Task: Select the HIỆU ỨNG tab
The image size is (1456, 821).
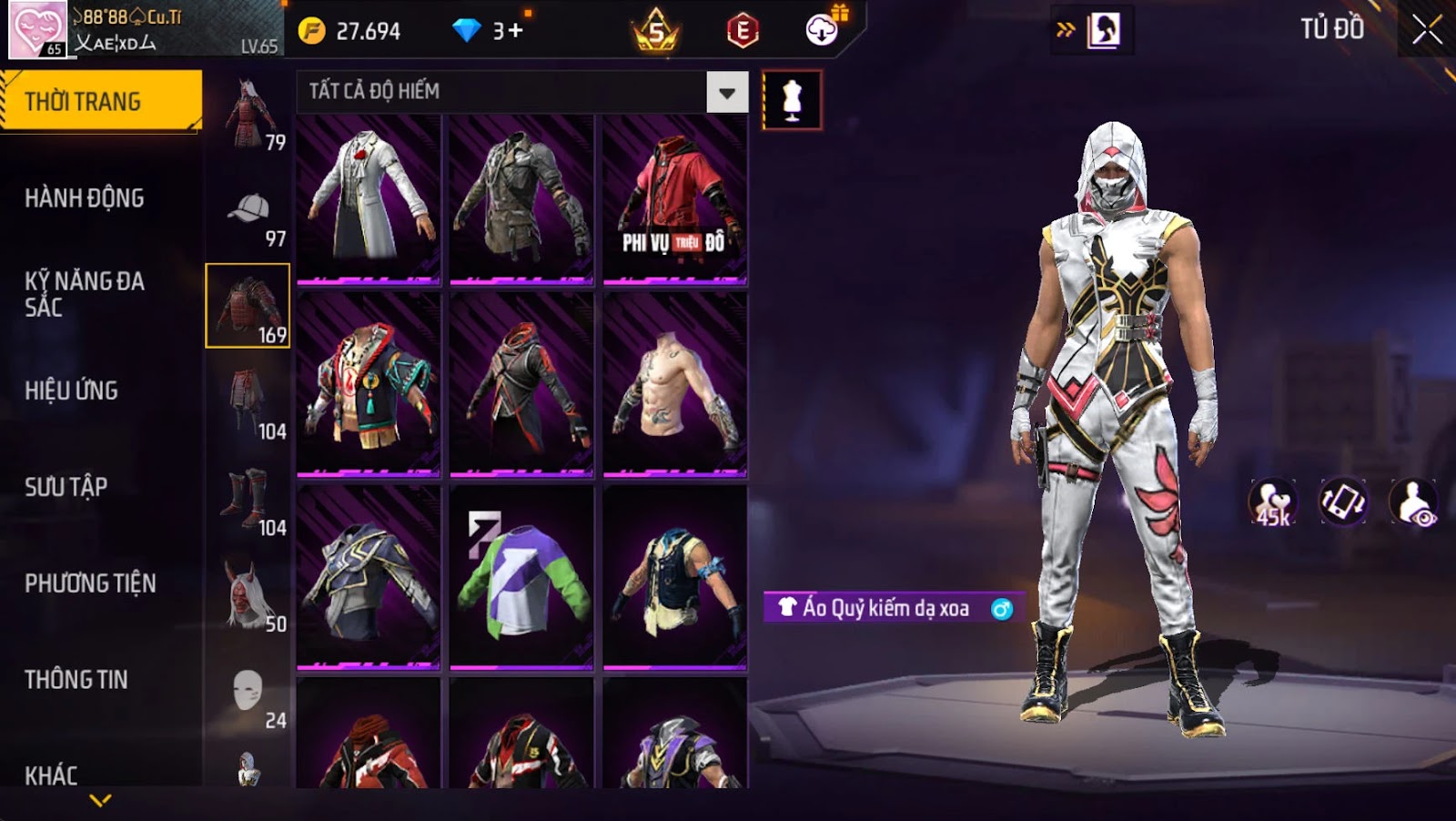Action: (x=72, y=390)
